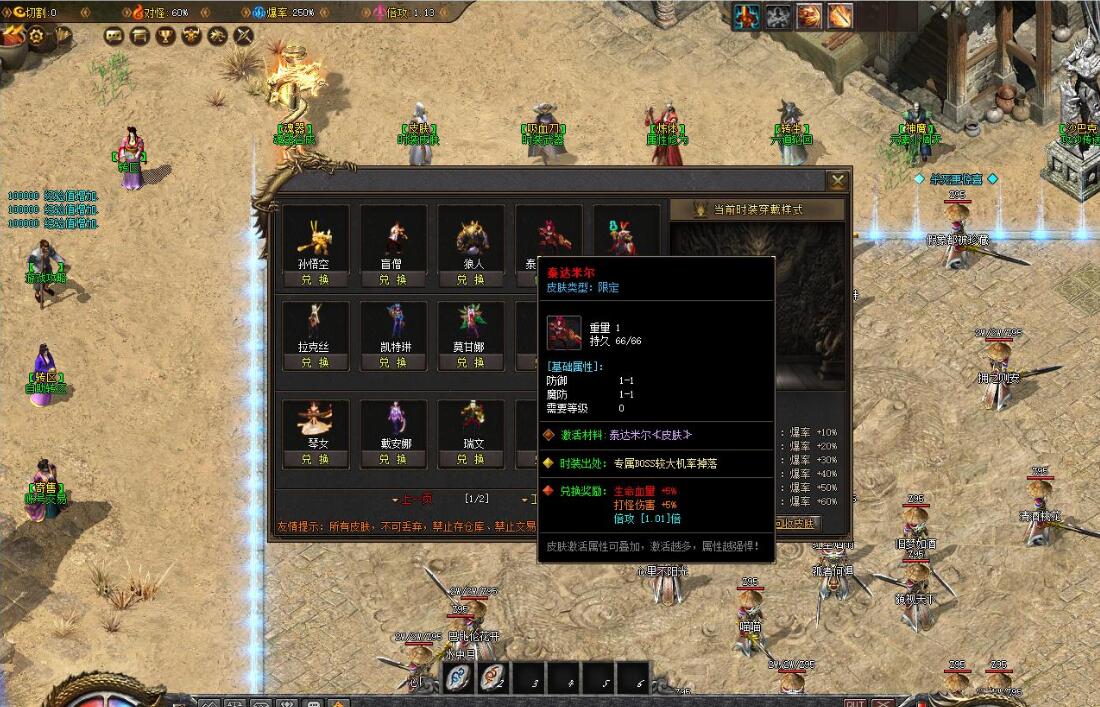The width and height of the screenshot is (1100, 707).
Task: Exchange the 琴女 skin
Action: pyautogui.click(x=315, y=459)
